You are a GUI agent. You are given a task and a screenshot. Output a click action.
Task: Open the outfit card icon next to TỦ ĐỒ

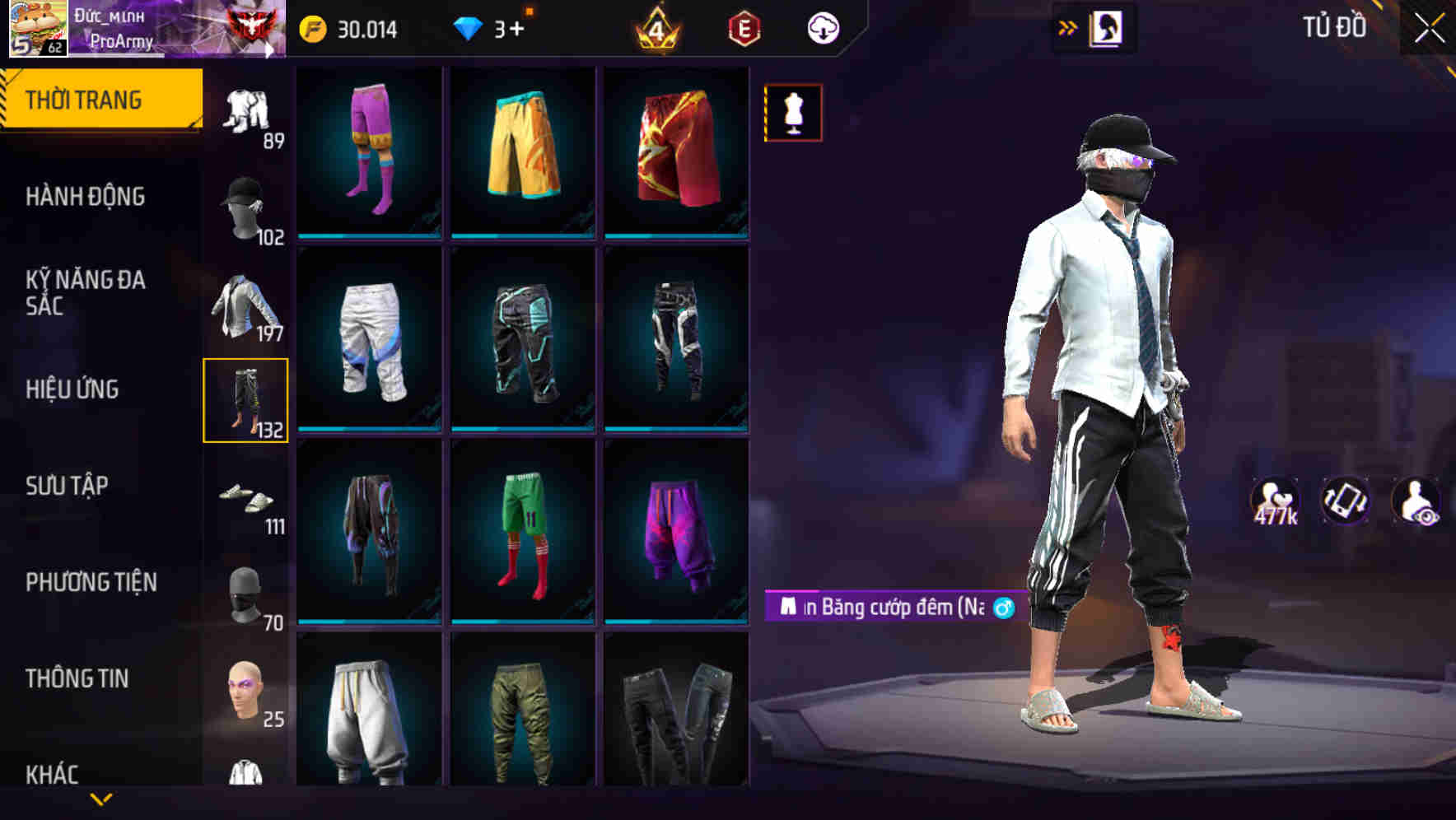coord(1104,26)
